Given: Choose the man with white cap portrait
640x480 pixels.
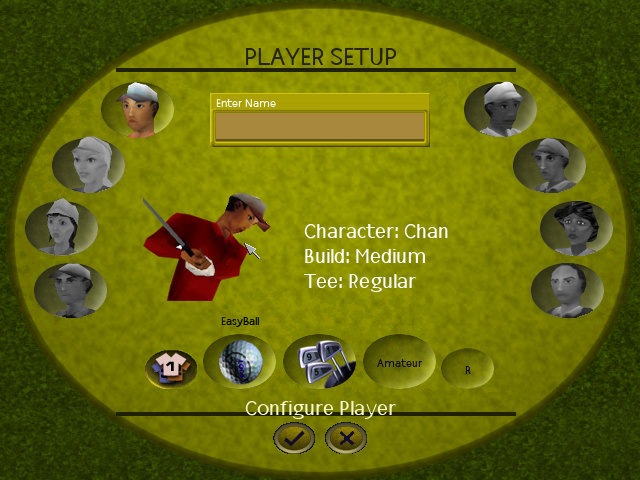Looking at the screenshot, I should (501, 109).
